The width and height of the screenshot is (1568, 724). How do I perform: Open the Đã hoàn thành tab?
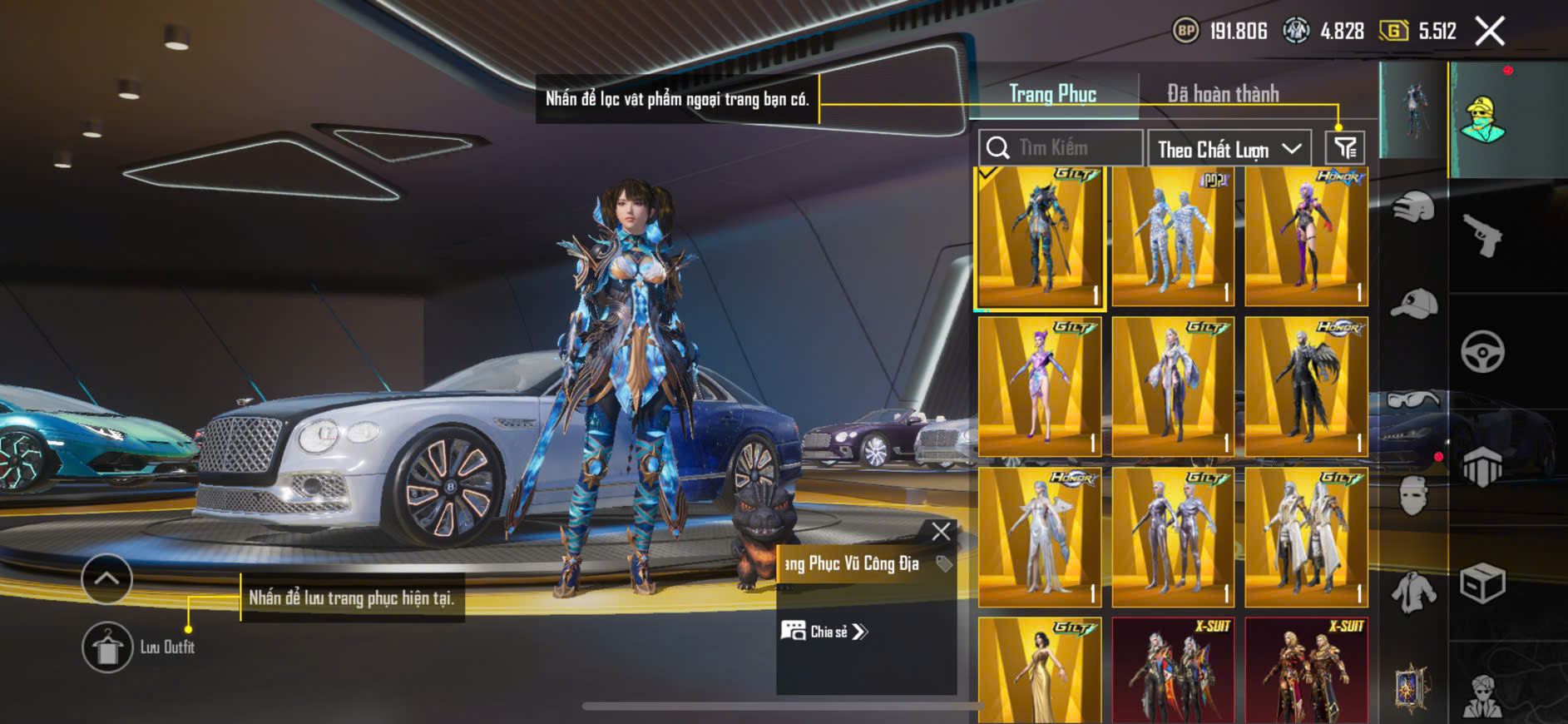(1222, 94)
